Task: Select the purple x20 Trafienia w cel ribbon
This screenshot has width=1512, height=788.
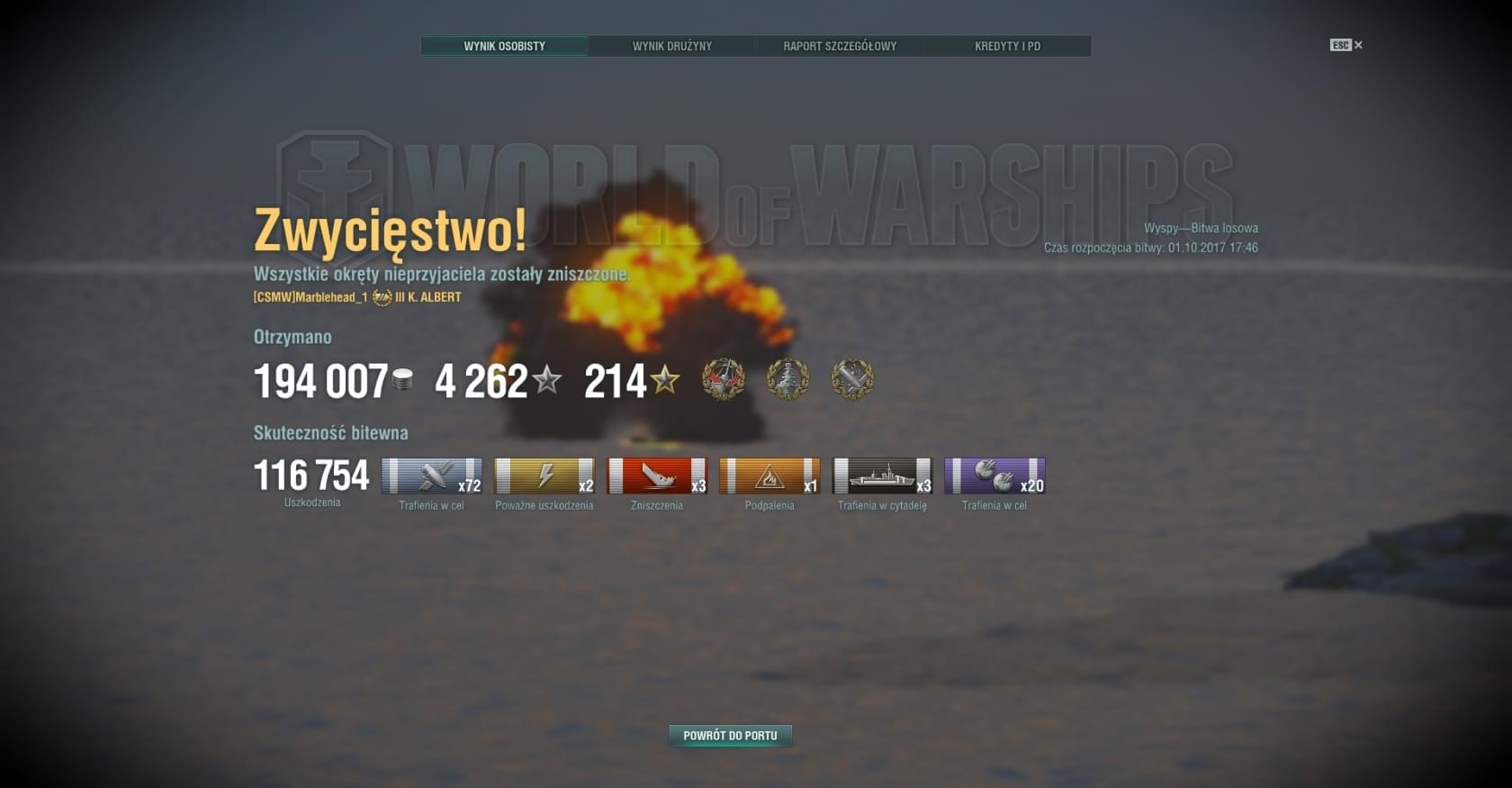Action: (x=994, y=476)
